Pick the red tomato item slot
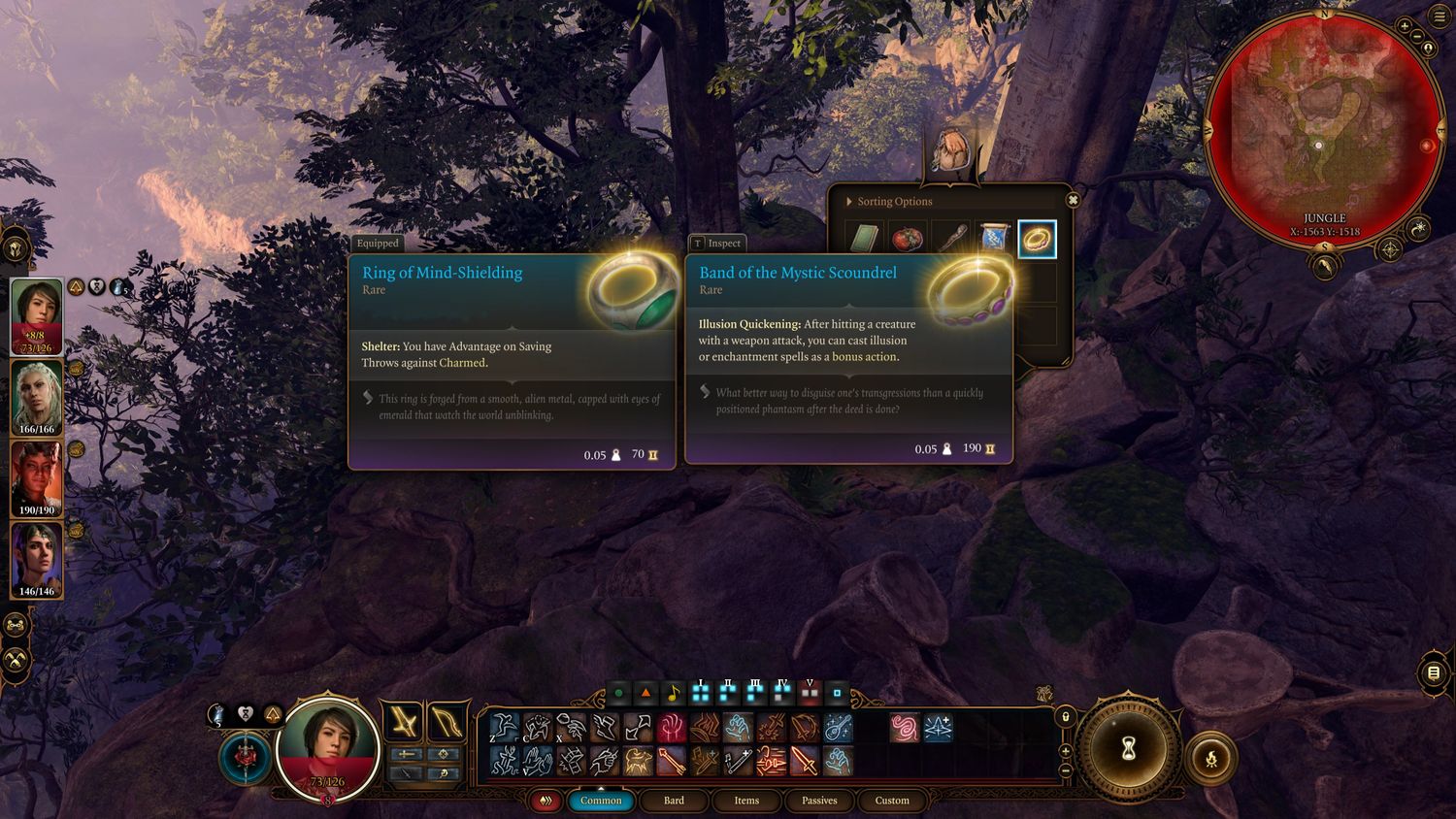 [907, 239]
